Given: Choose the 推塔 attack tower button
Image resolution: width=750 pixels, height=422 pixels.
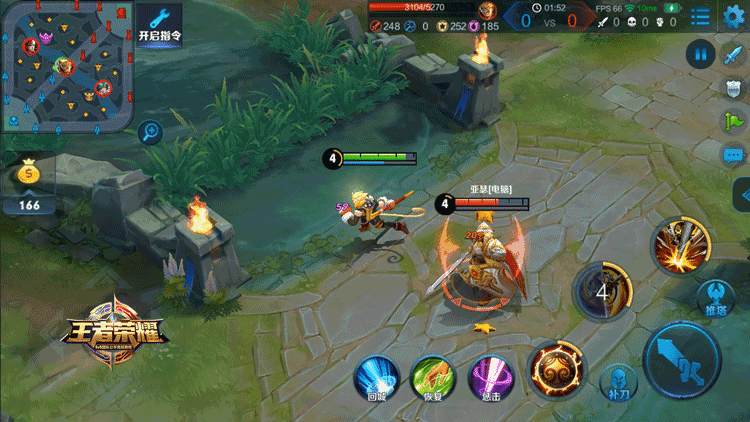Looking at the screenshot, I should 716,297.
